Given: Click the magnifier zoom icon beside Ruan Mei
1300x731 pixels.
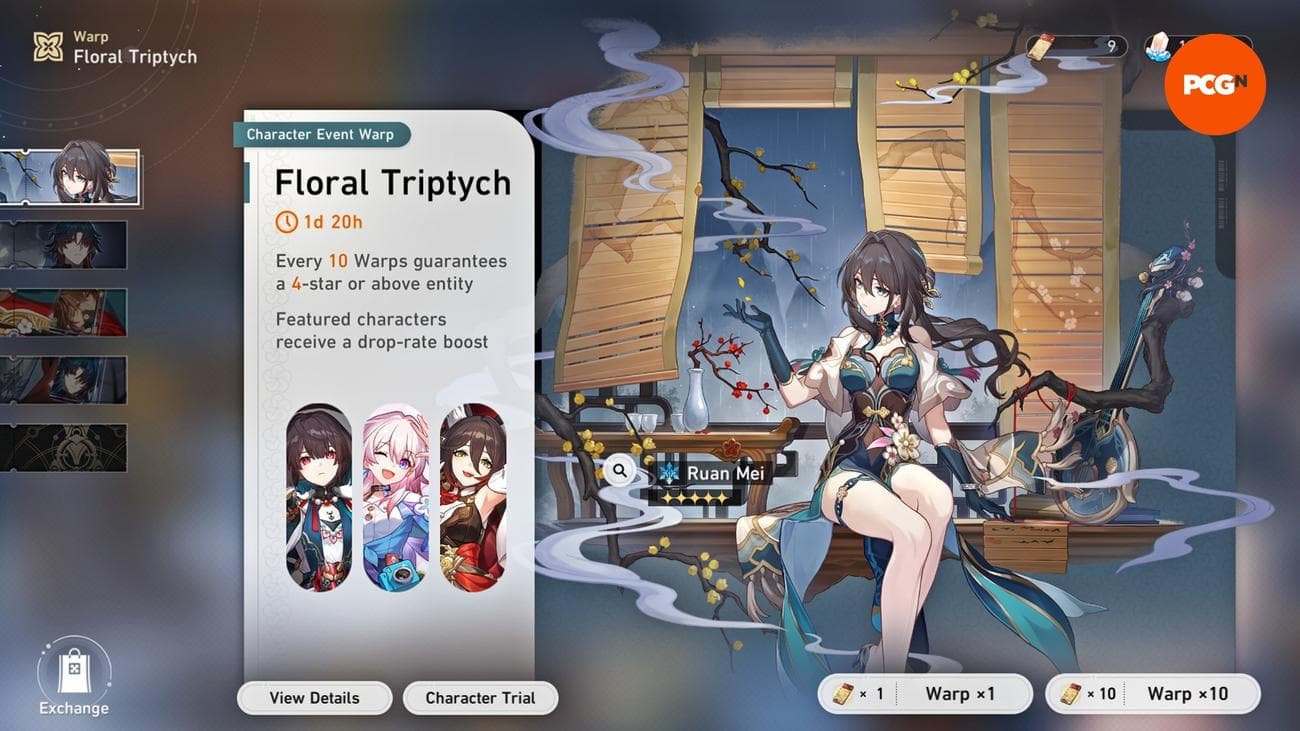Looking at the screenshot, I should (x=620, y=469).
